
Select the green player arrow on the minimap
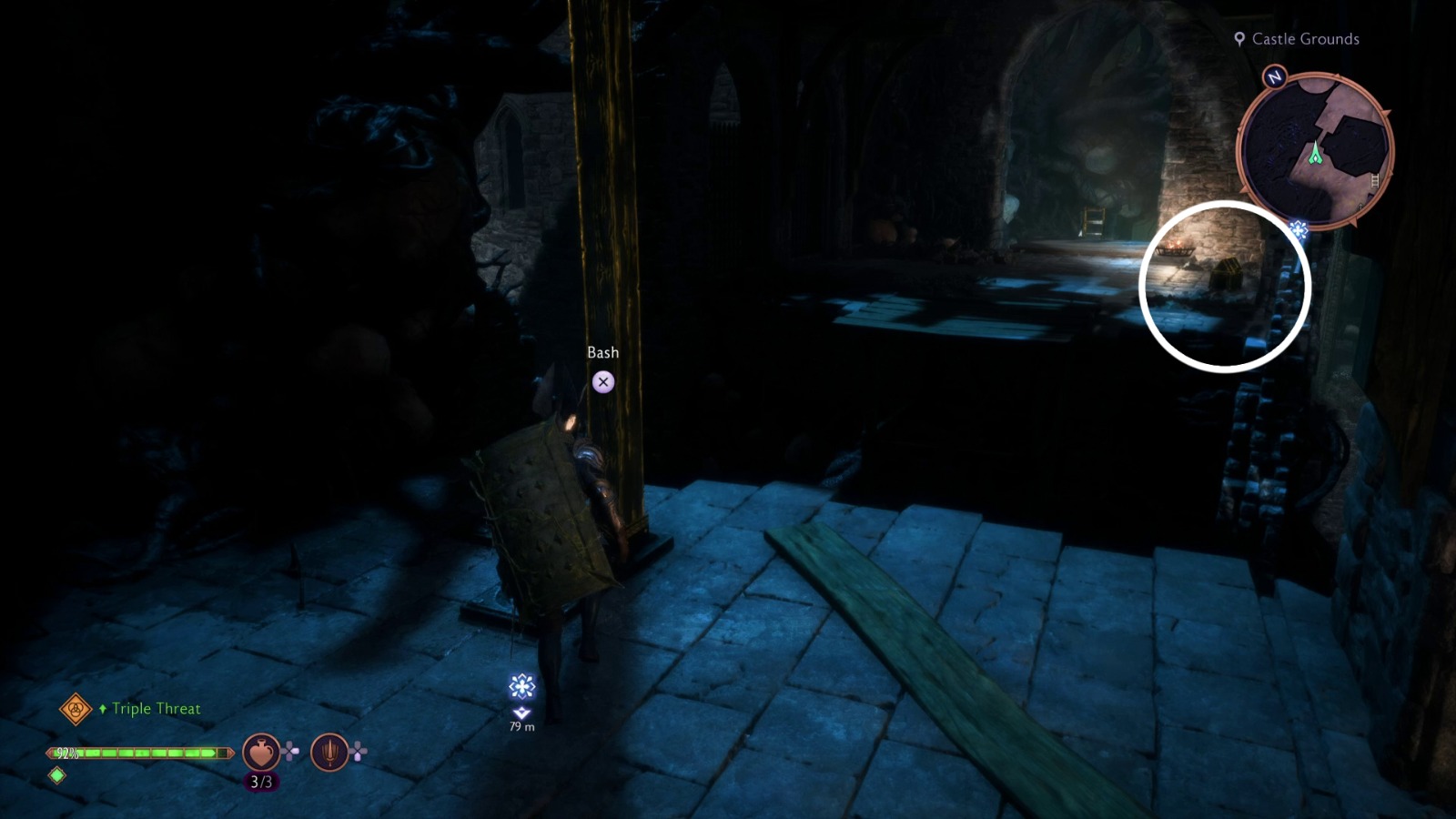tap(1316, 154)
